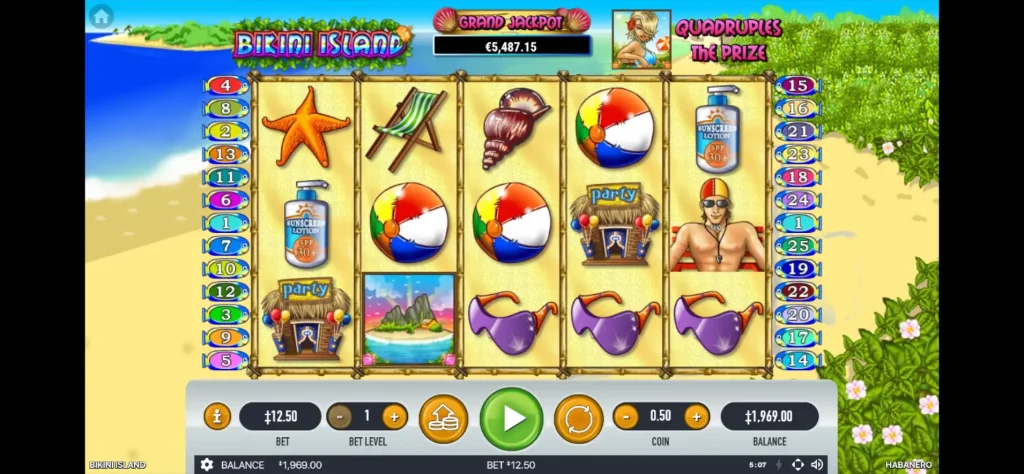Select payline number 4 marker
This screenshot has width=1024, height=474.
(226, 86)
